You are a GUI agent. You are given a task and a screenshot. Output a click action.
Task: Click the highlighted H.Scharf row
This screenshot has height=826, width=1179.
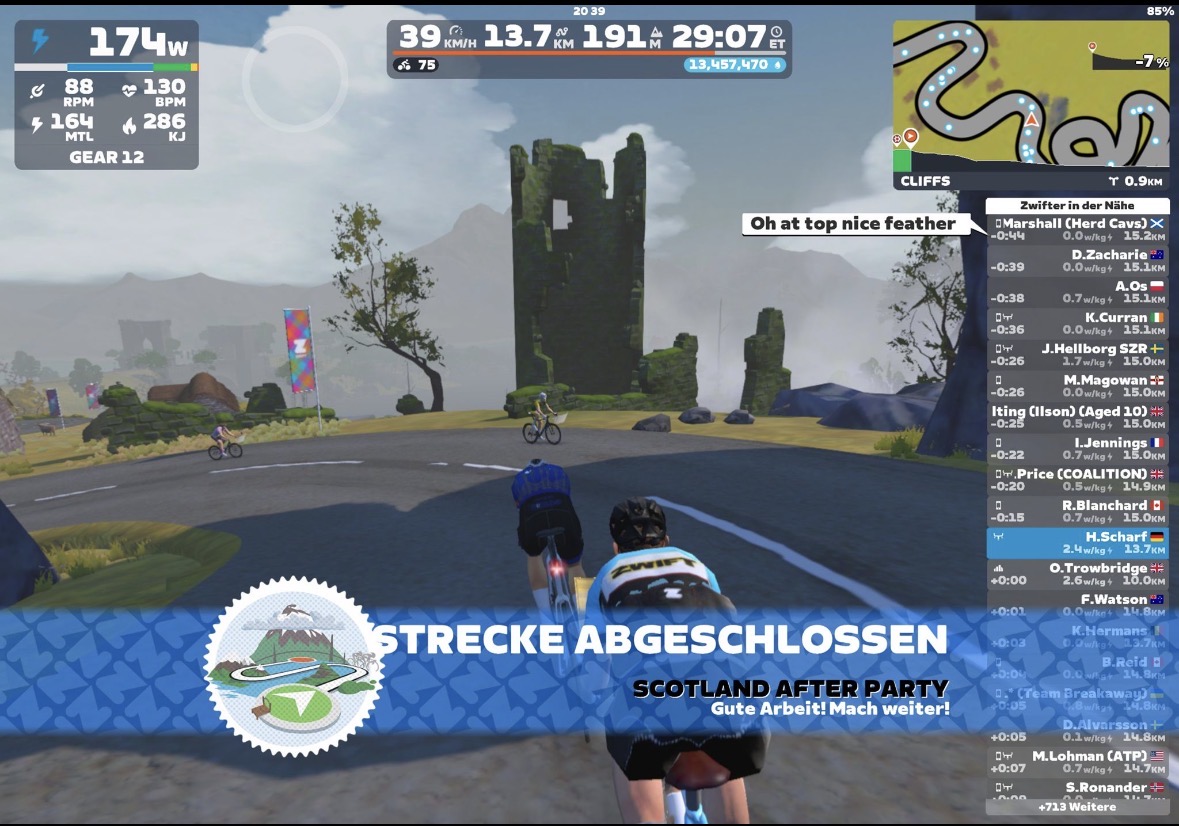point(1077,542)
